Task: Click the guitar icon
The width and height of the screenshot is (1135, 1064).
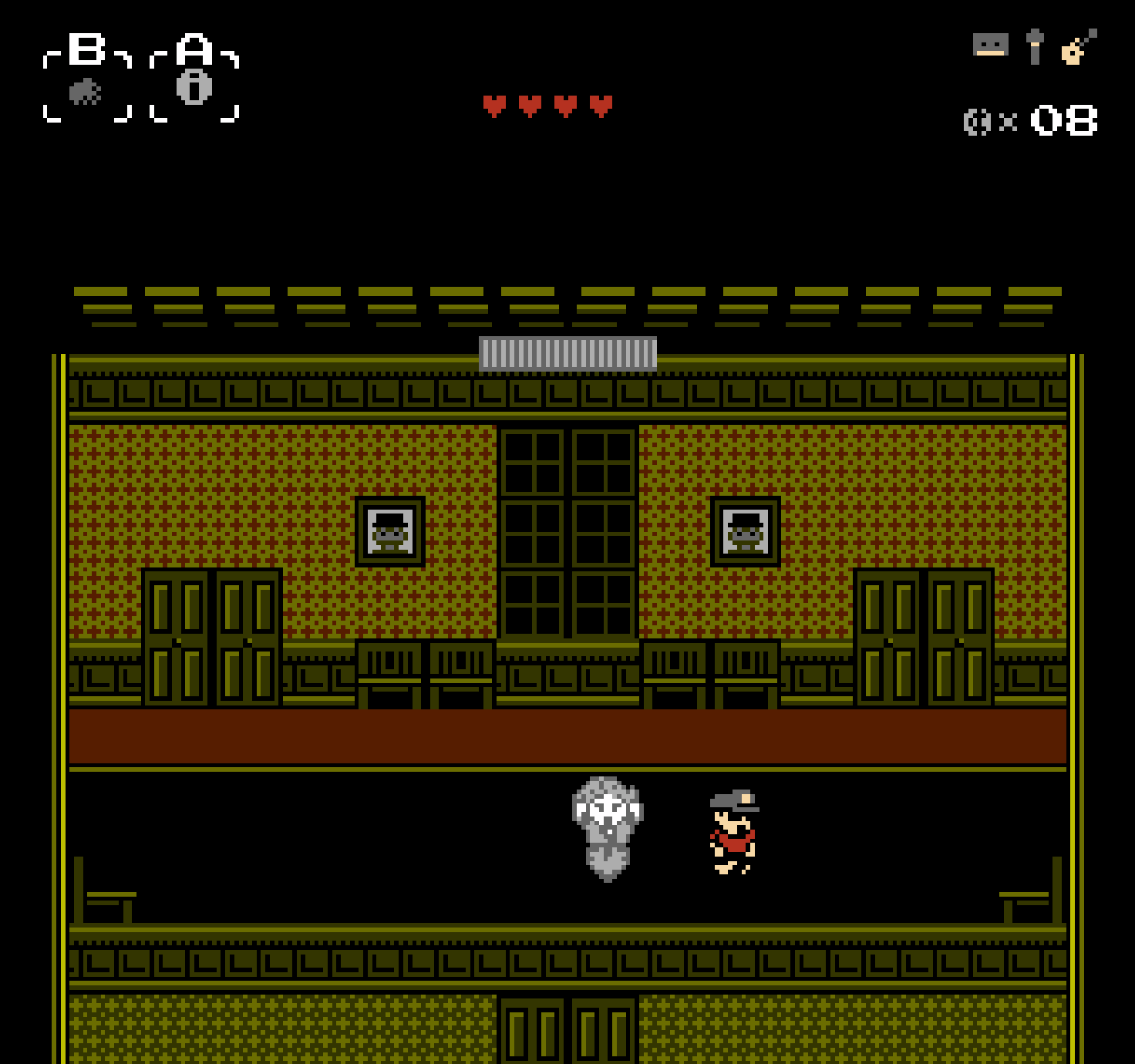Action: pos(1078,46)
